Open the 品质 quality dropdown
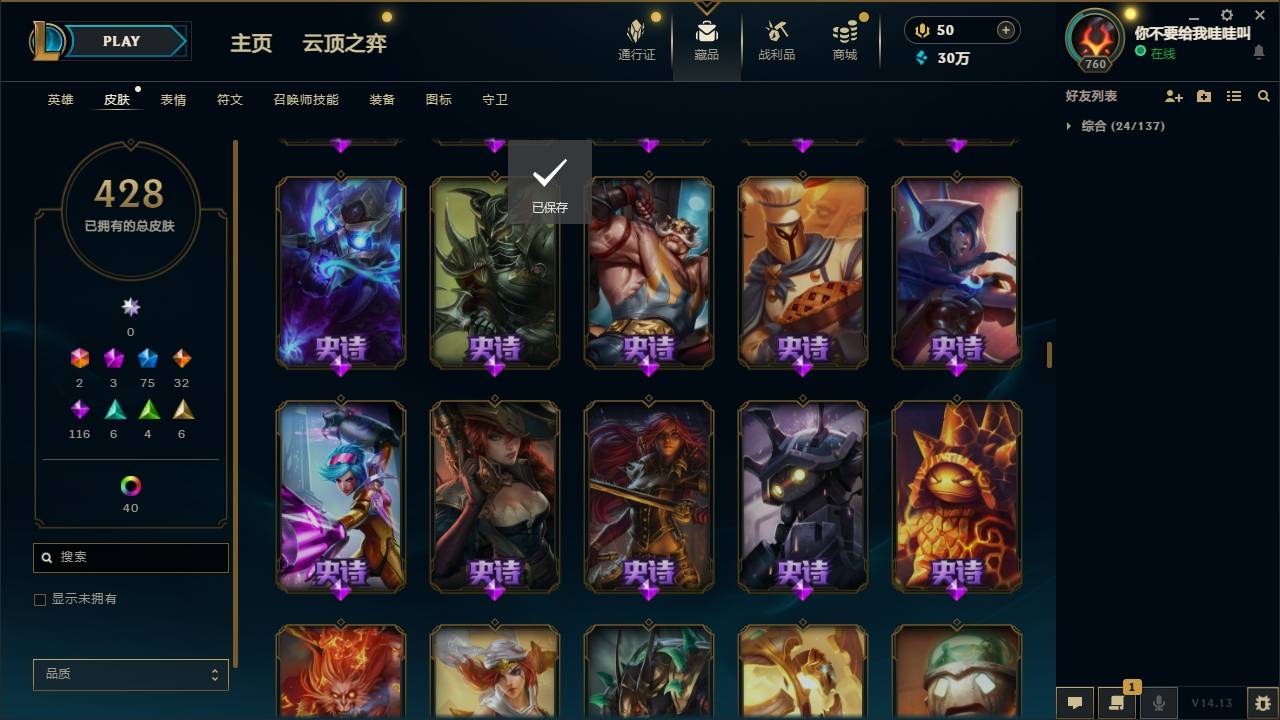The width and height of the screenshot is (1280, 720). point(130,674)
